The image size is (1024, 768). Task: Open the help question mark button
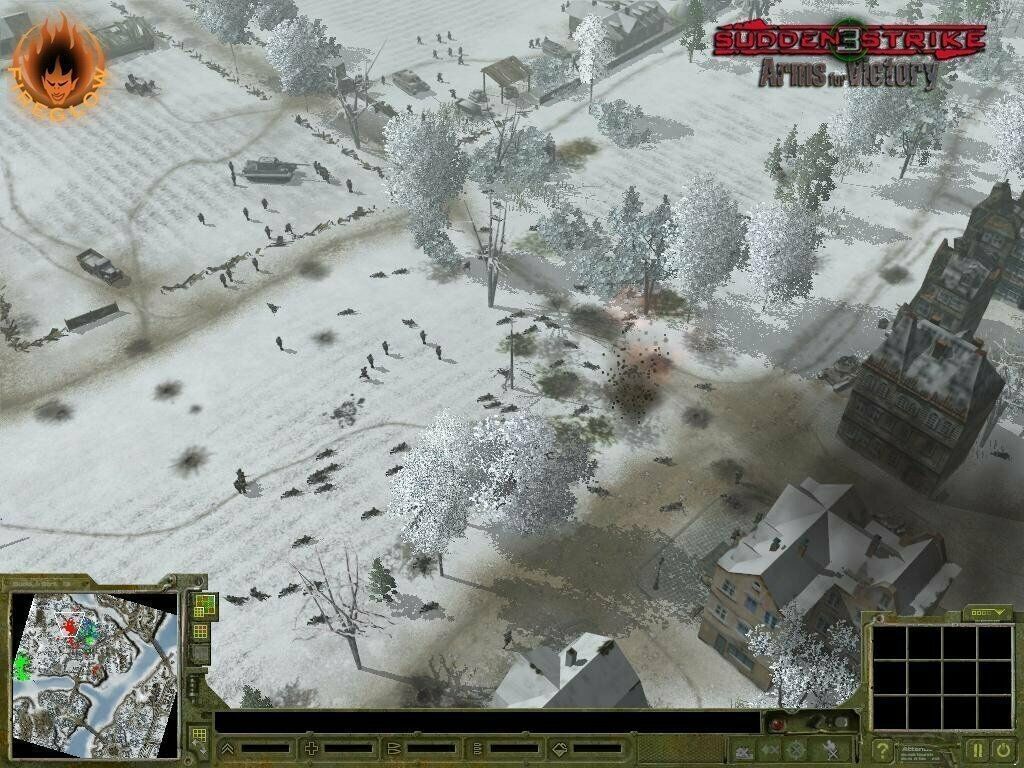pos(883,748)
